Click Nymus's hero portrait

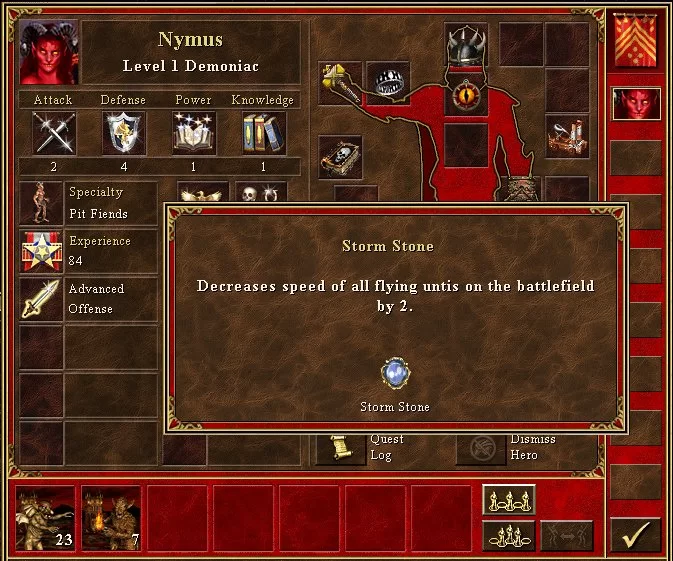pos(49,52)
